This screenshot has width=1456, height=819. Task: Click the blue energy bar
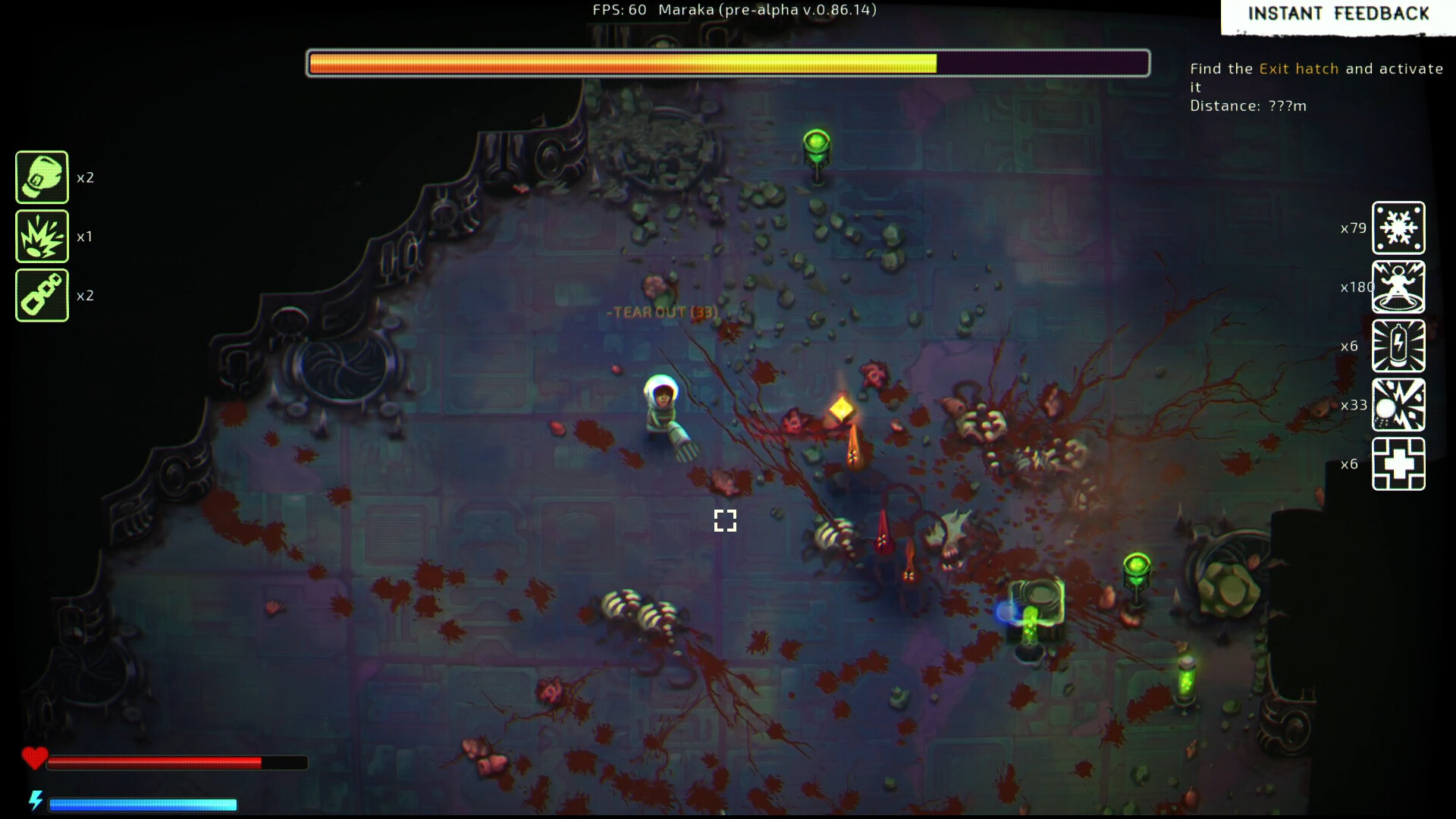pos(144,804)
